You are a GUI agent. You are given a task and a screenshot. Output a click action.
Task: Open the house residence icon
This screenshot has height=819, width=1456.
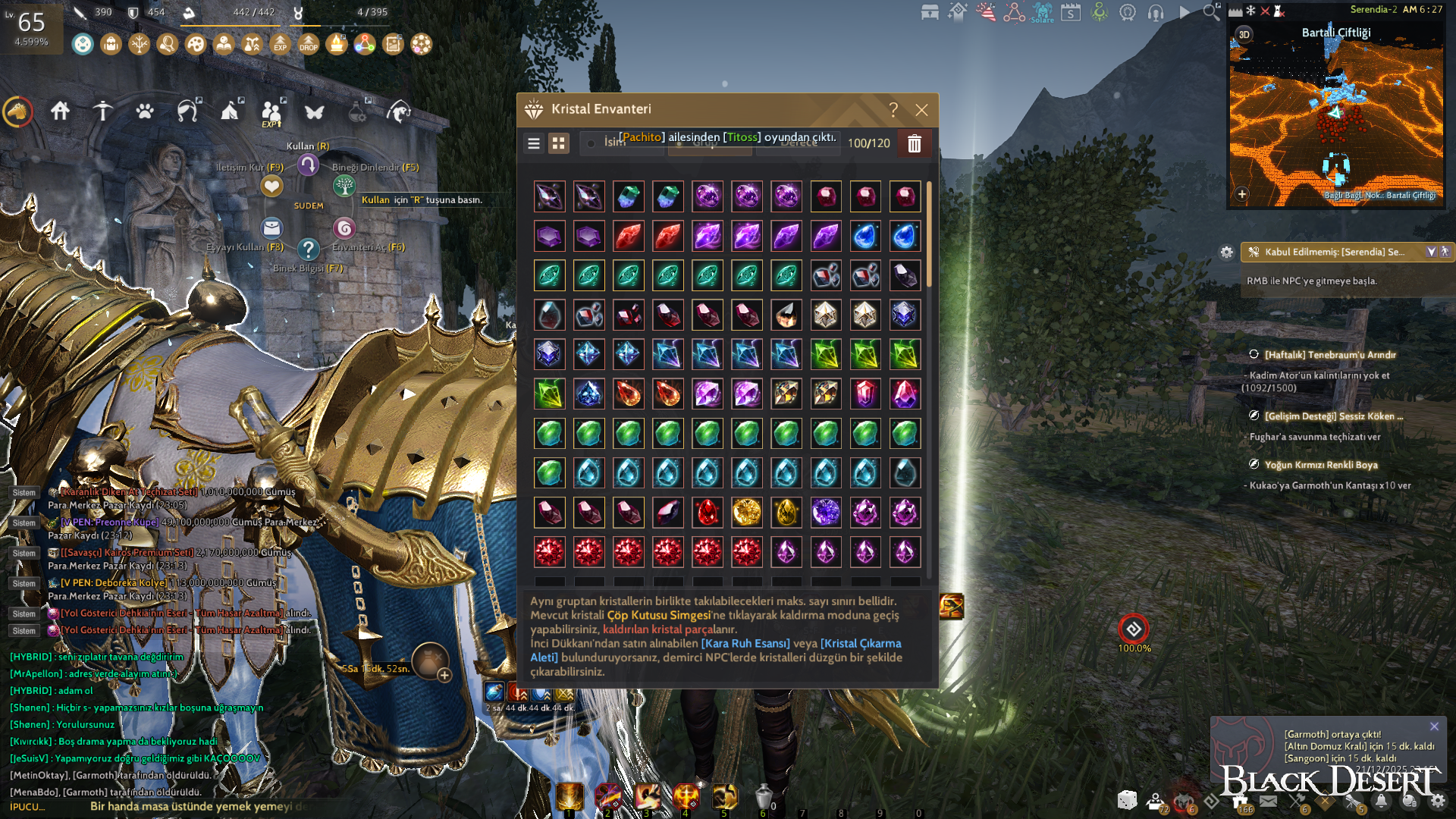tap(60, 111)
